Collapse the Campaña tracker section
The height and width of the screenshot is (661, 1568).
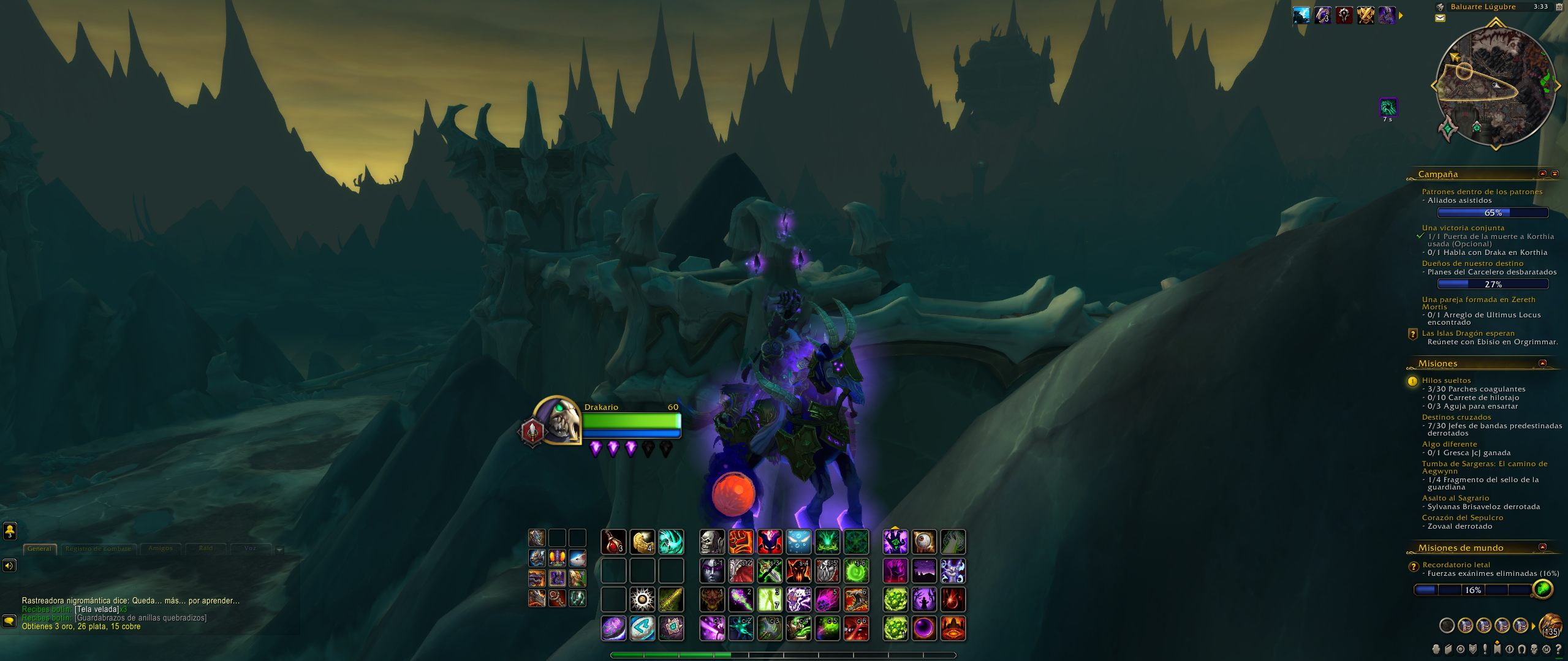point(1543,174)
